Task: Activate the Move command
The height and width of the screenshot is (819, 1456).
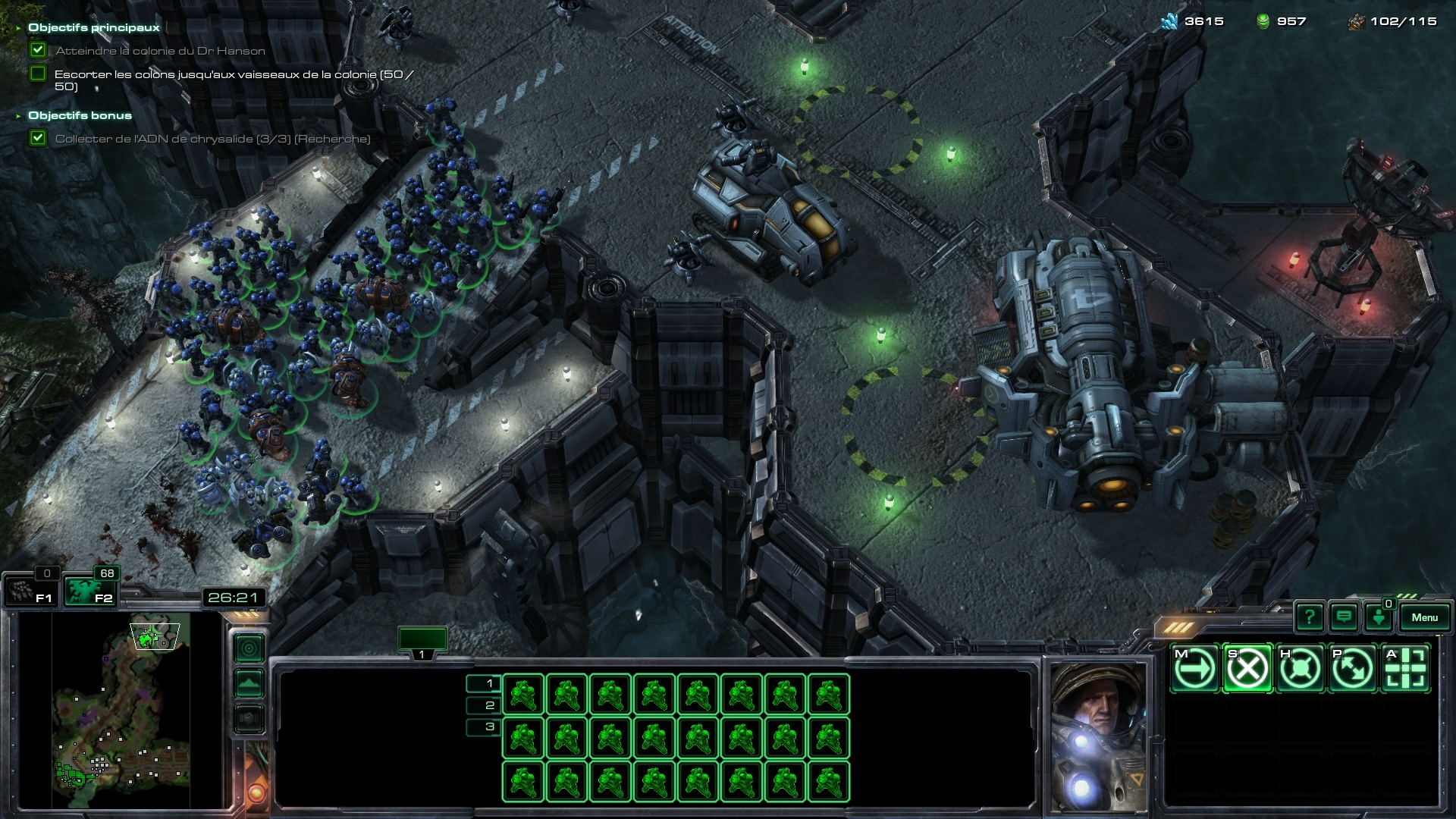Action: 1195,669
